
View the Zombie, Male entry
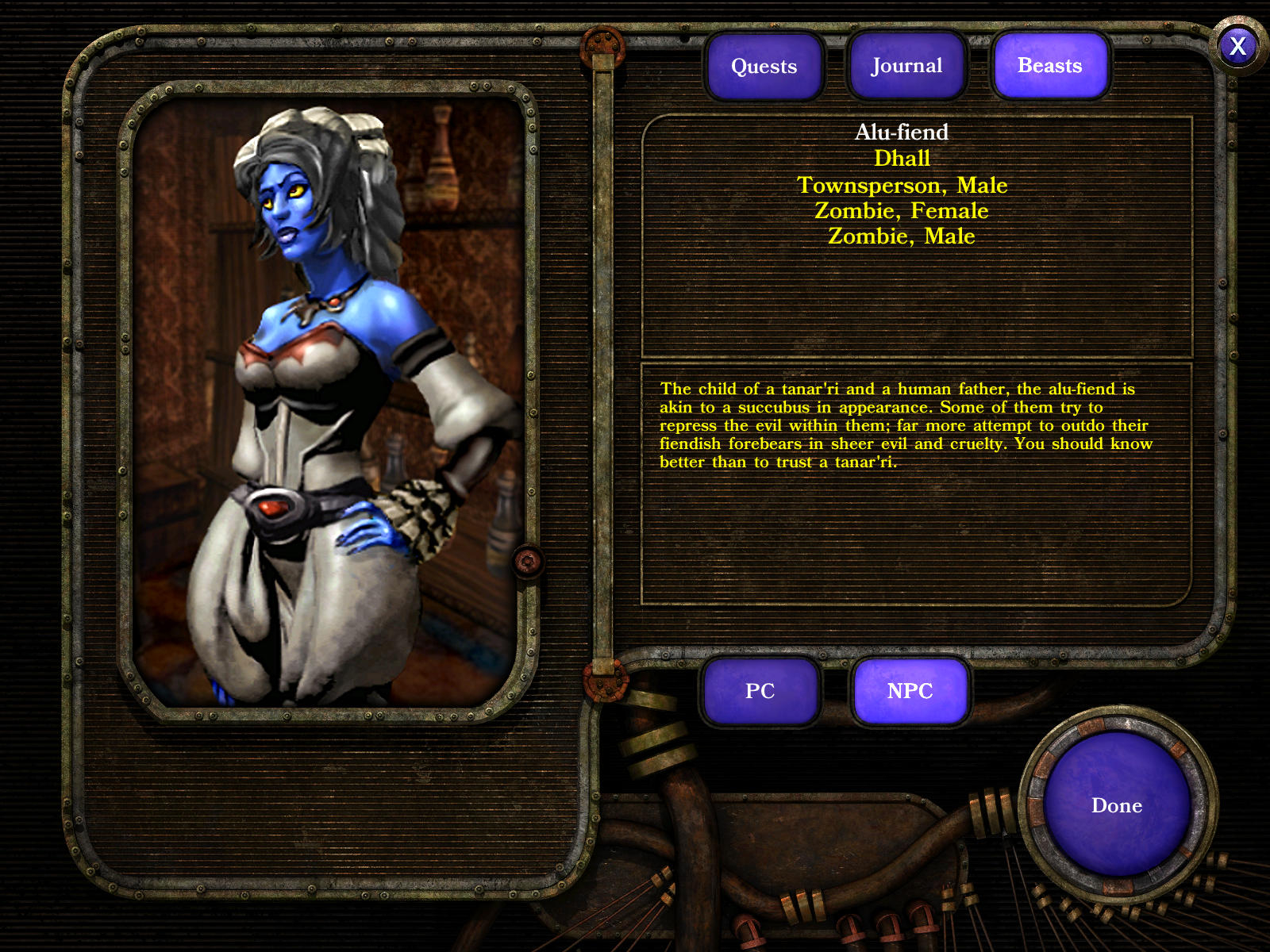(901, 236)
